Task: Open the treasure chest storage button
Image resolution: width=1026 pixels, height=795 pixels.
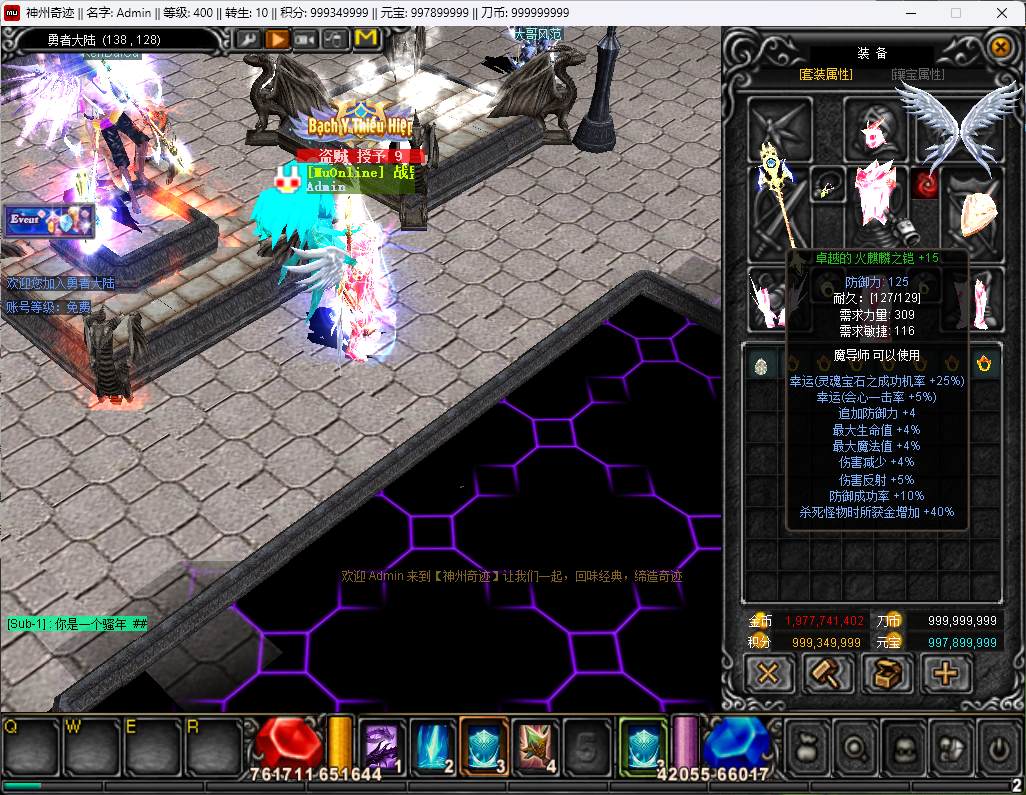Action: 887,674
